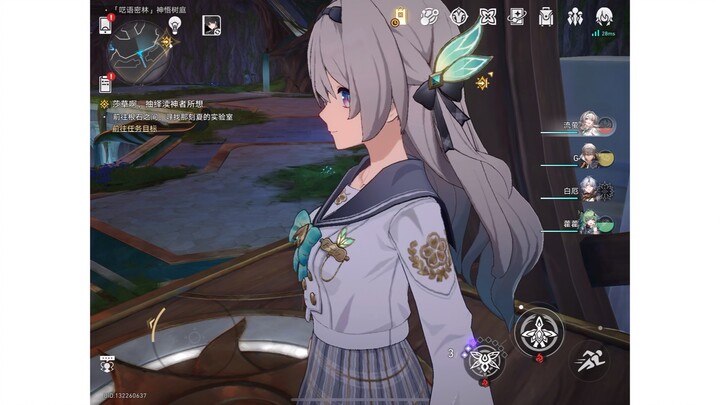The image size is (720, 405).
Task: Open the mission clipboard icon
Action: [106, 82]
